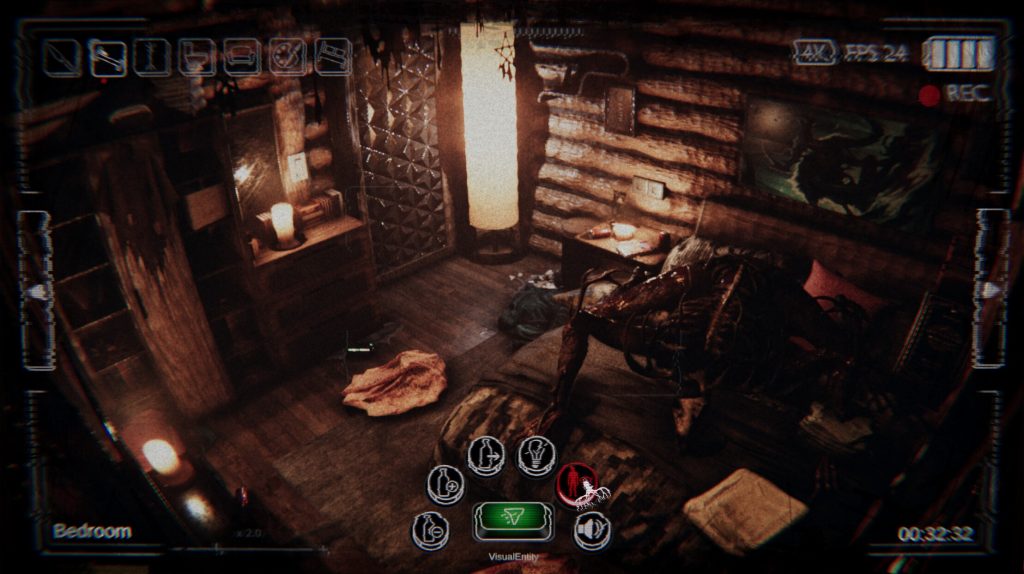Choose the cracked light bulb anomaly icon

[x=536, y=457]
